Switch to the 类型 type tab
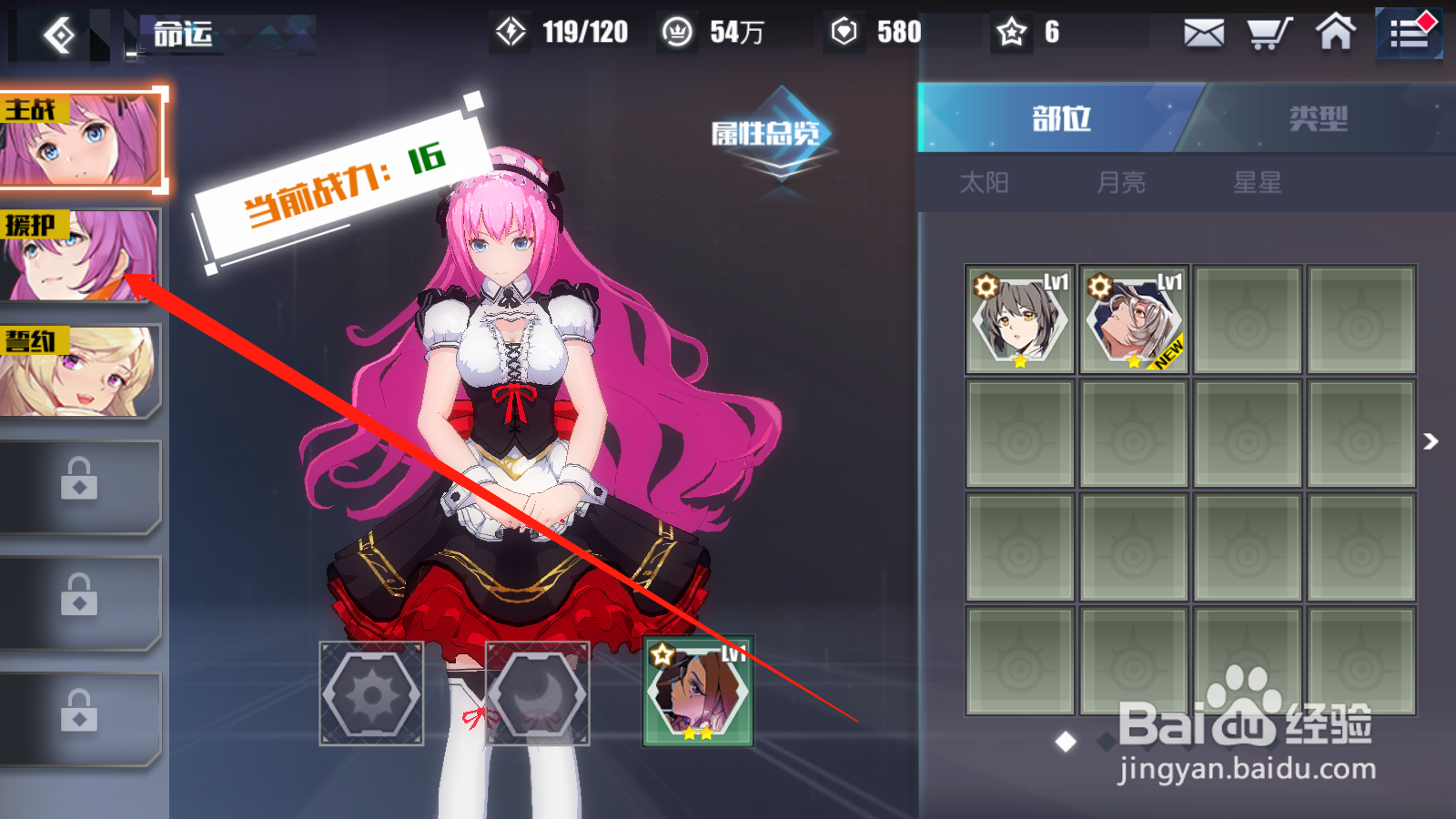1456x819 pixels. 1318,119
